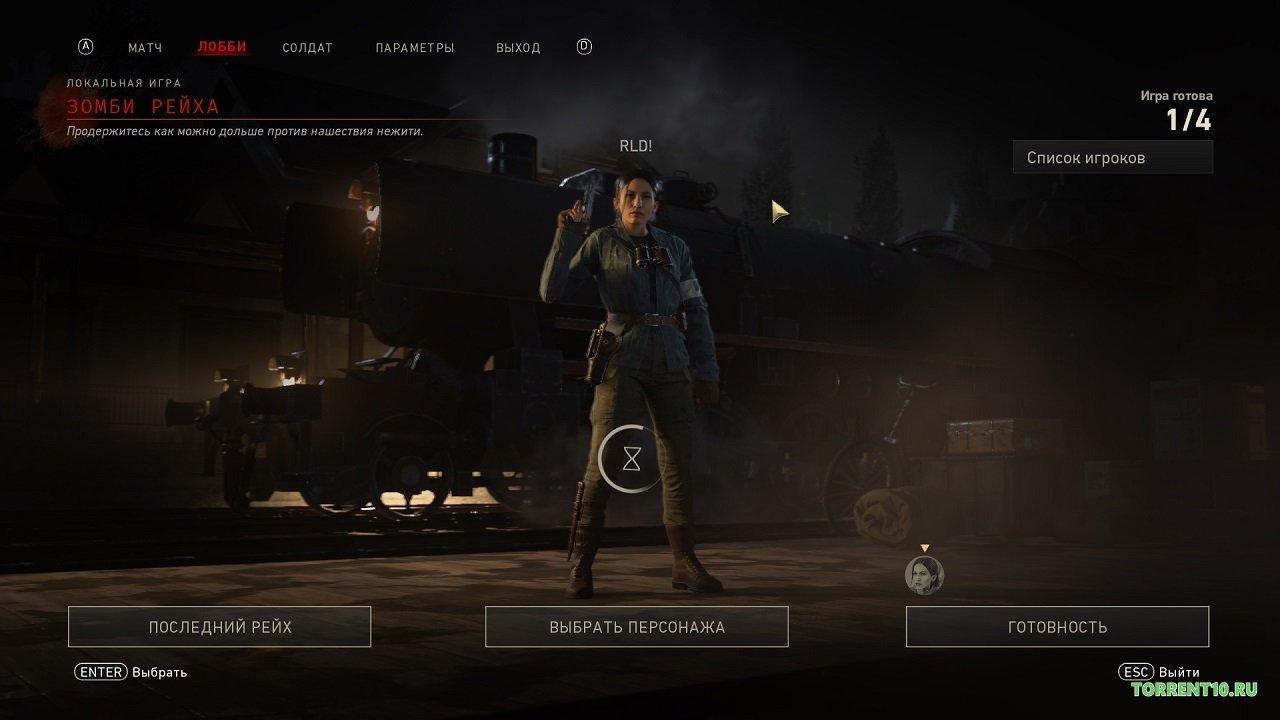This screenshot has height=720, width=1280.
Task: Switch to the СОЛДАТ tab
Action: coord(307,47)
